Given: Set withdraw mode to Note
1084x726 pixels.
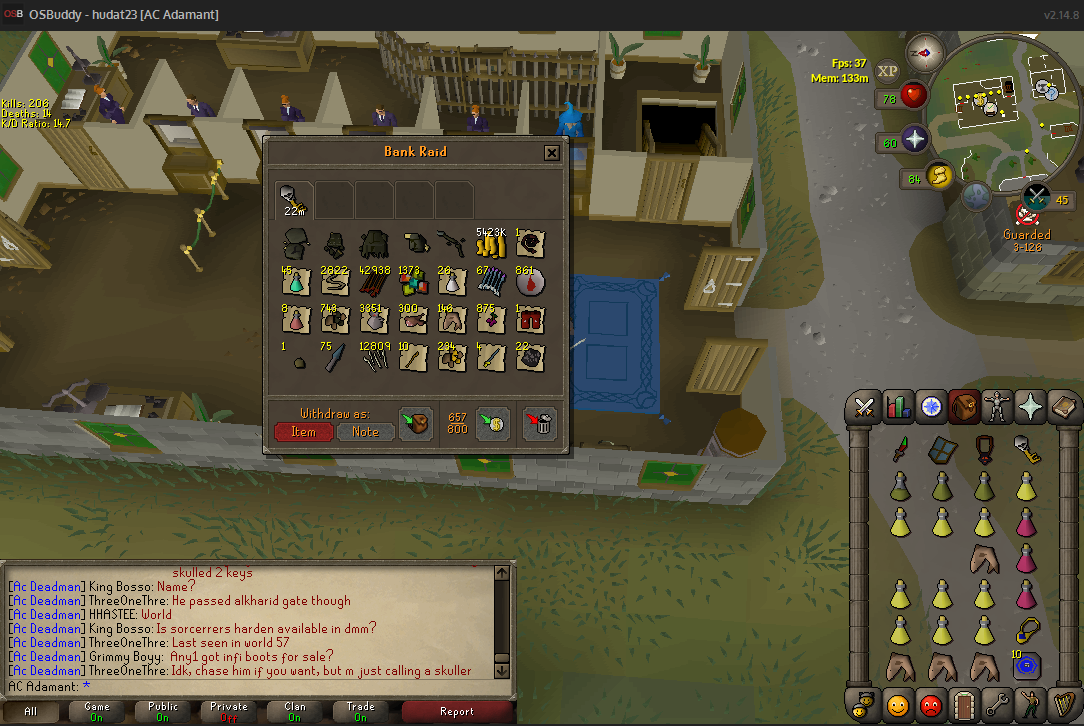Looking at the screenshot, I should [365, 432].
